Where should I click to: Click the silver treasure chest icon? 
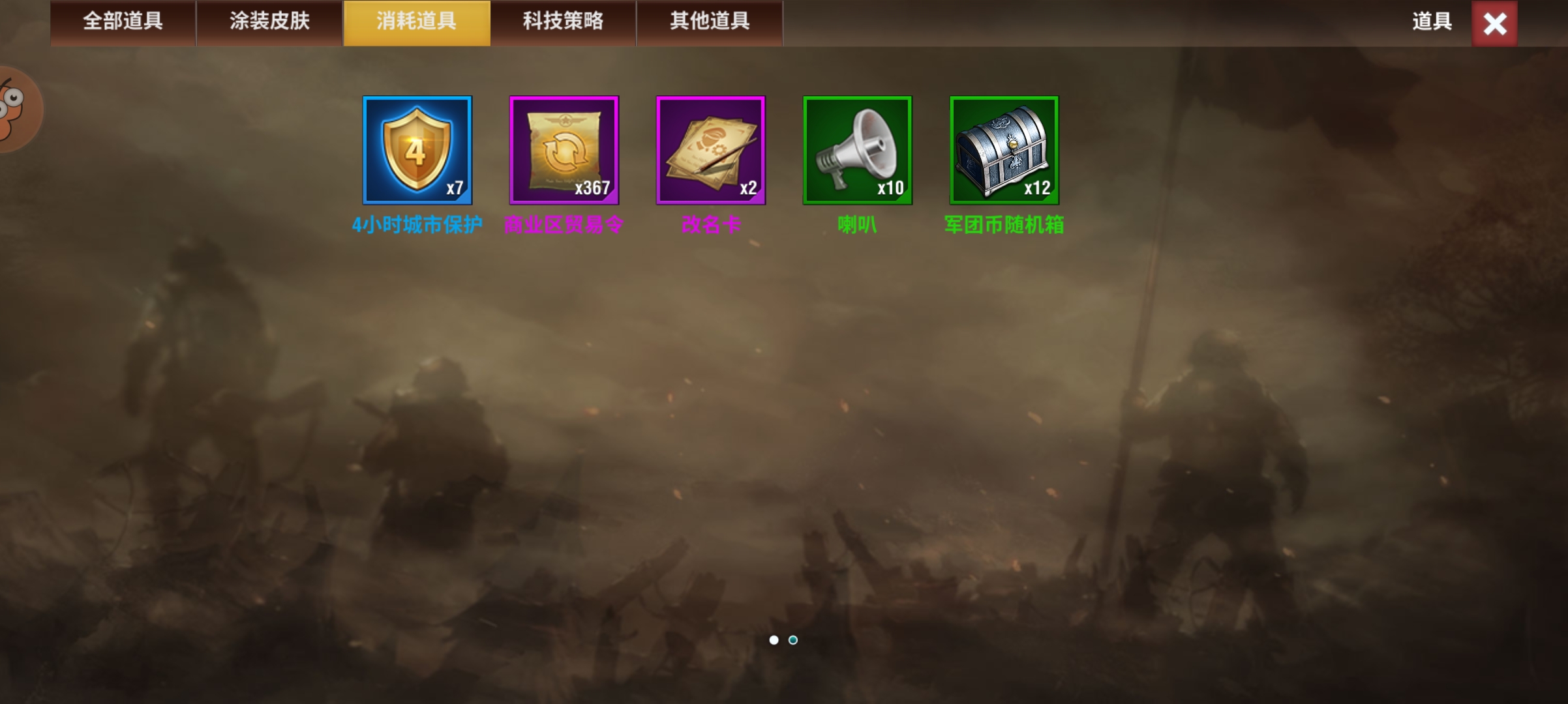pos(1004,150)
